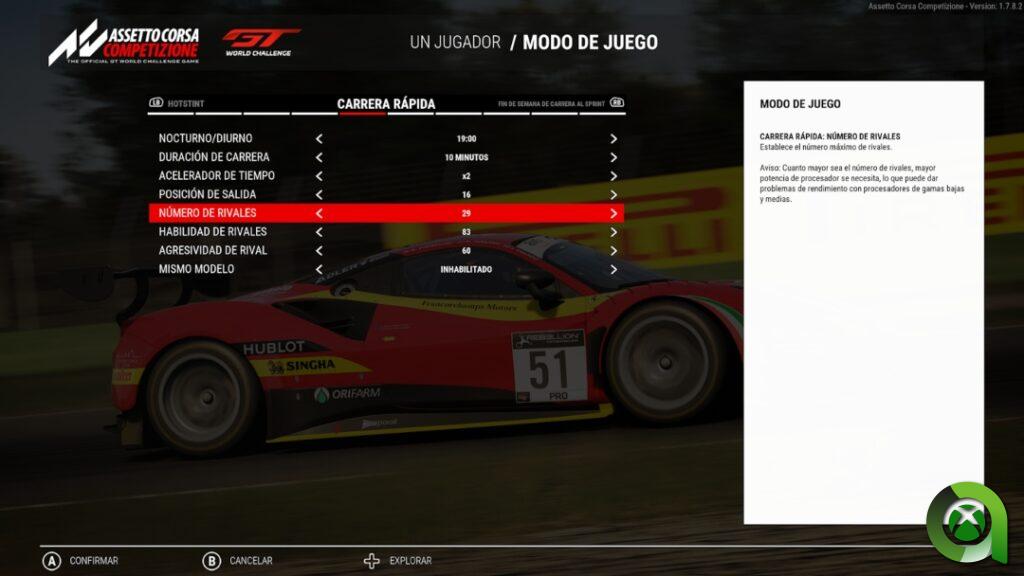Viewport: 1024px width, 576px height.
Task: Go back to Un Jugador breadcrumb
Action: pos(454,42)
